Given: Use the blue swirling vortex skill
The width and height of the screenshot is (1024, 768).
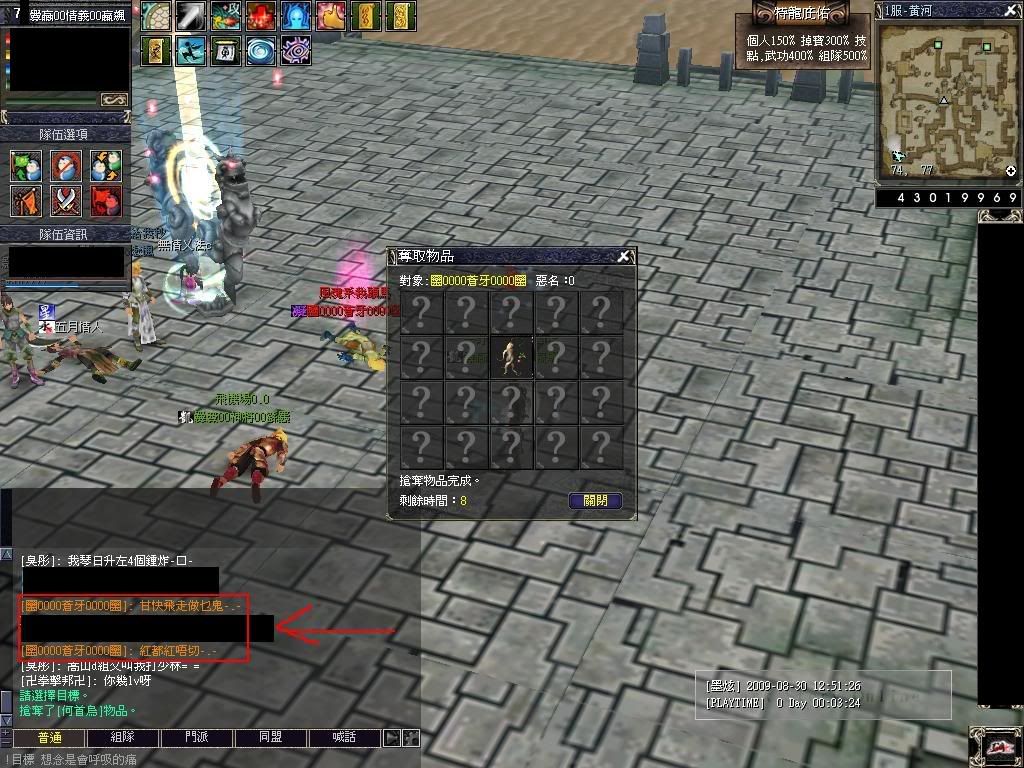Looking at the screenshot, I should [261, 51].
